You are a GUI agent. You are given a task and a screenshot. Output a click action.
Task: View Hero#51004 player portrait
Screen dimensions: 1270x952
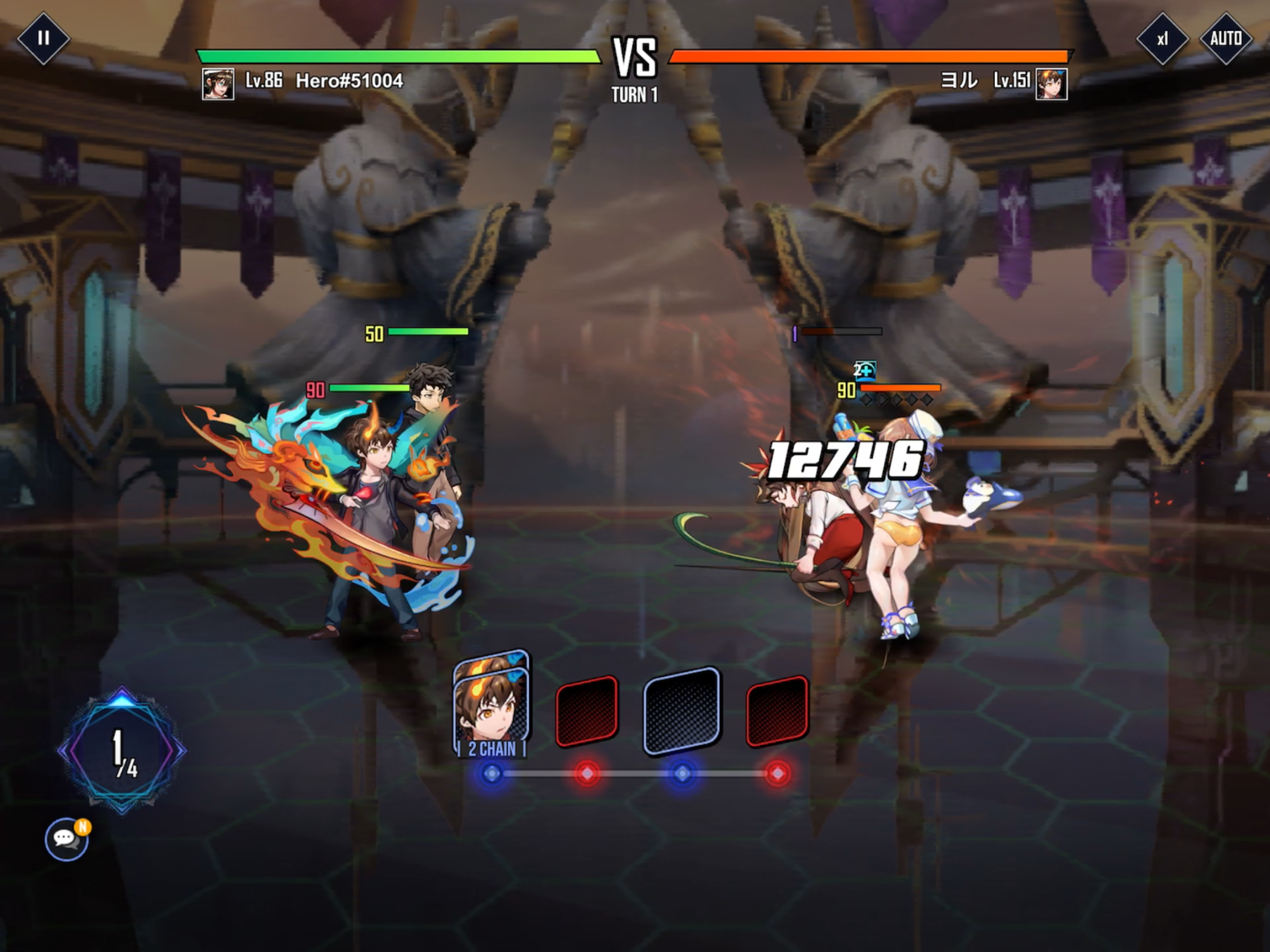click(x=218, y=83)
